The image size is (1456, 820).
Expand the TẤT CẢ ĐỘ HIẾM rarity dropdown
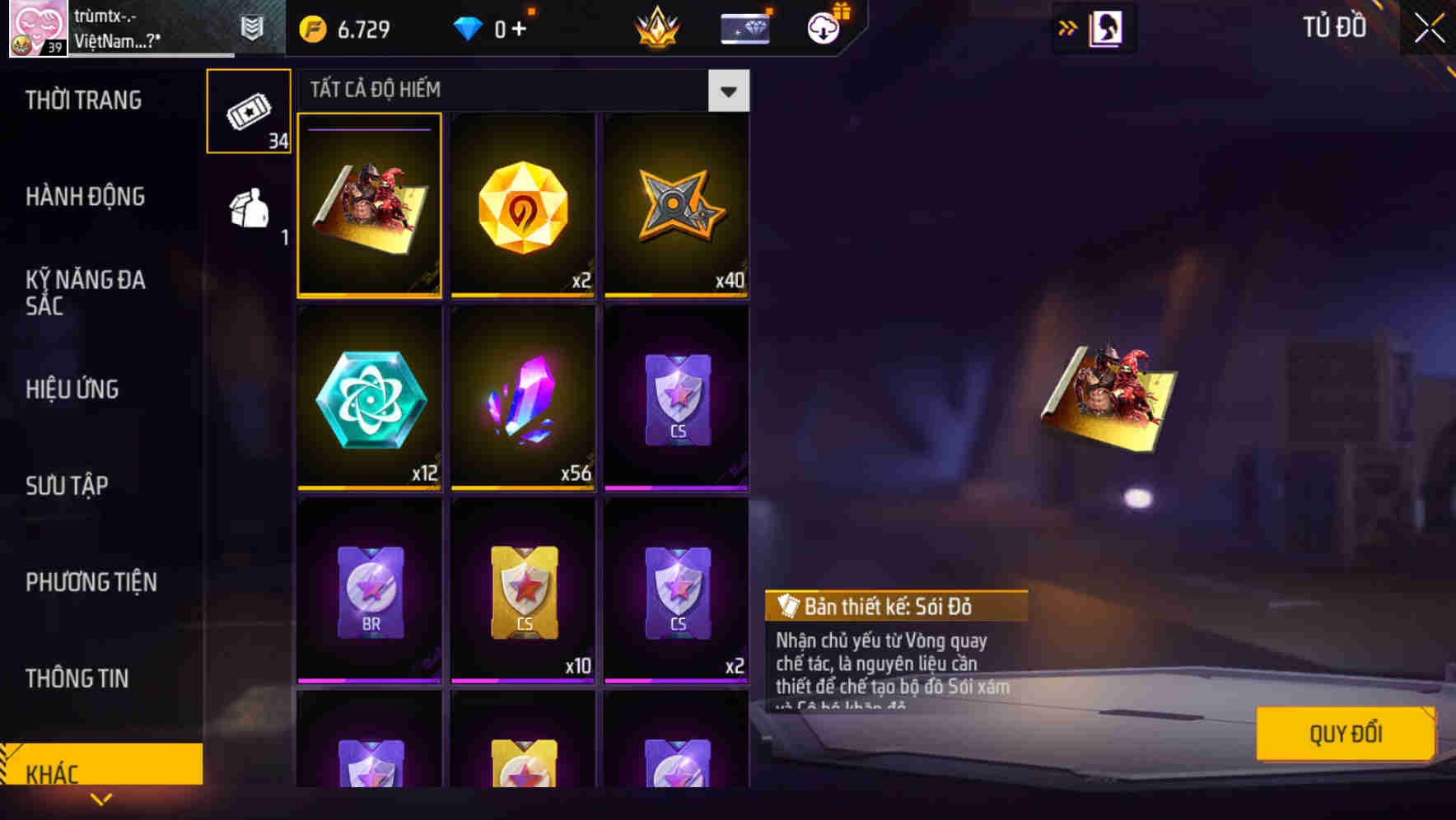click(x=728, y=91)
